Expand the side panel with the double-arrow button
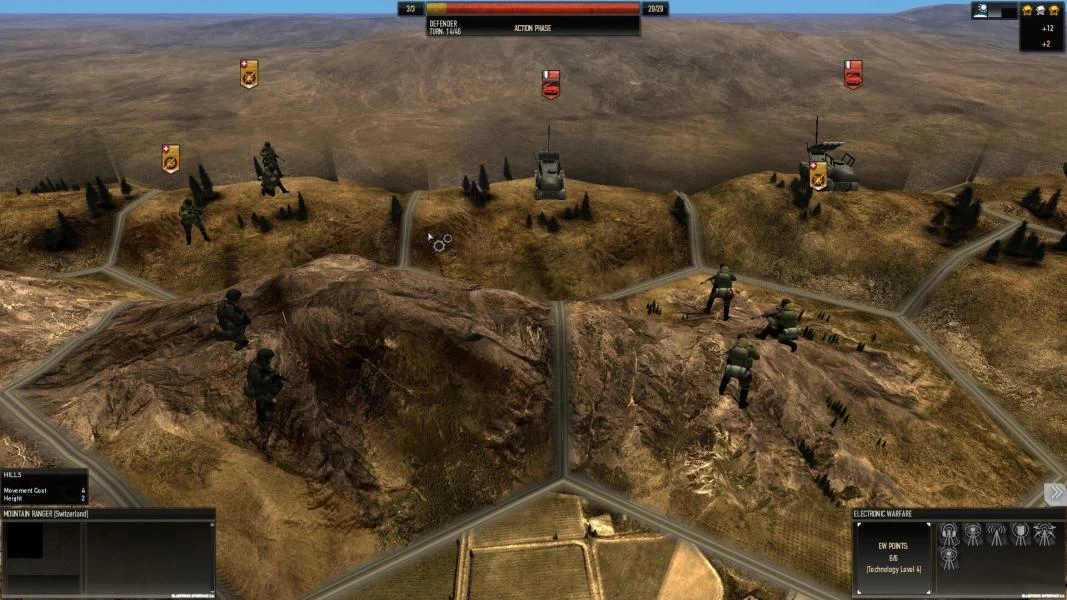The width and height of the screenshot is (1067, 600). point(1055,494)
